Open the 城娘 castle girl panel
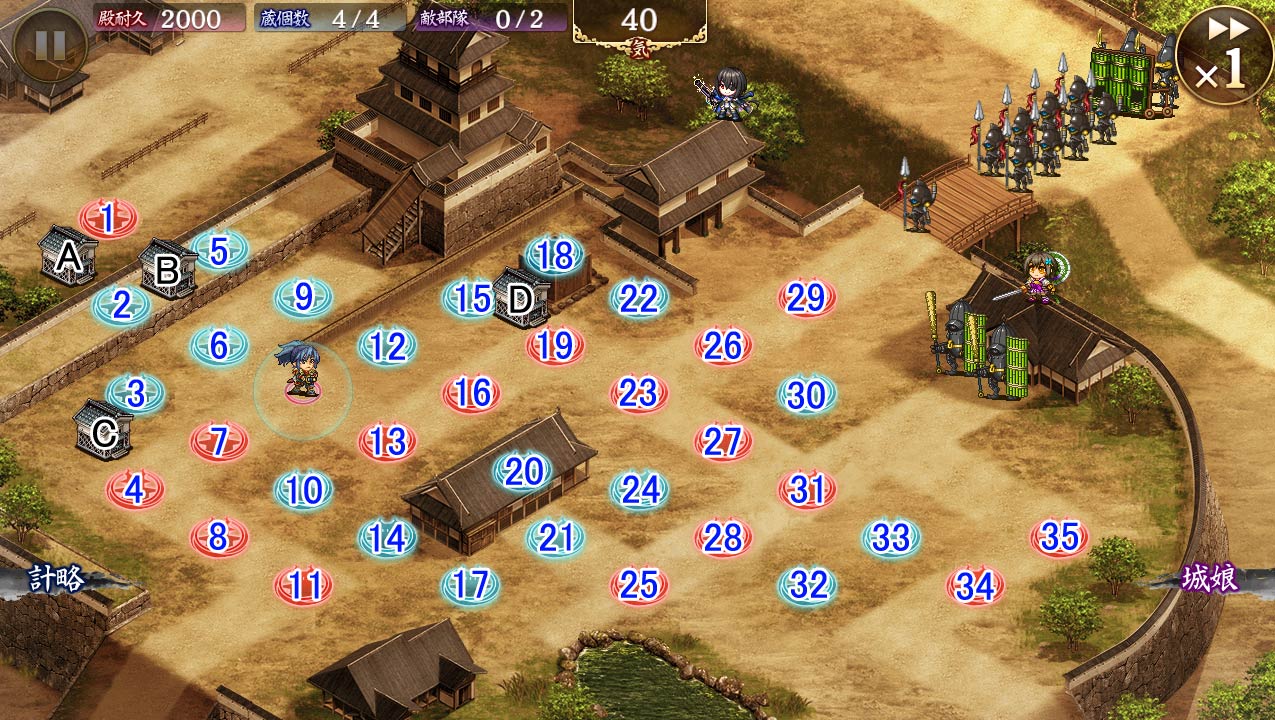Screen dimensions: 1275x720 (x=1210, y=579)
